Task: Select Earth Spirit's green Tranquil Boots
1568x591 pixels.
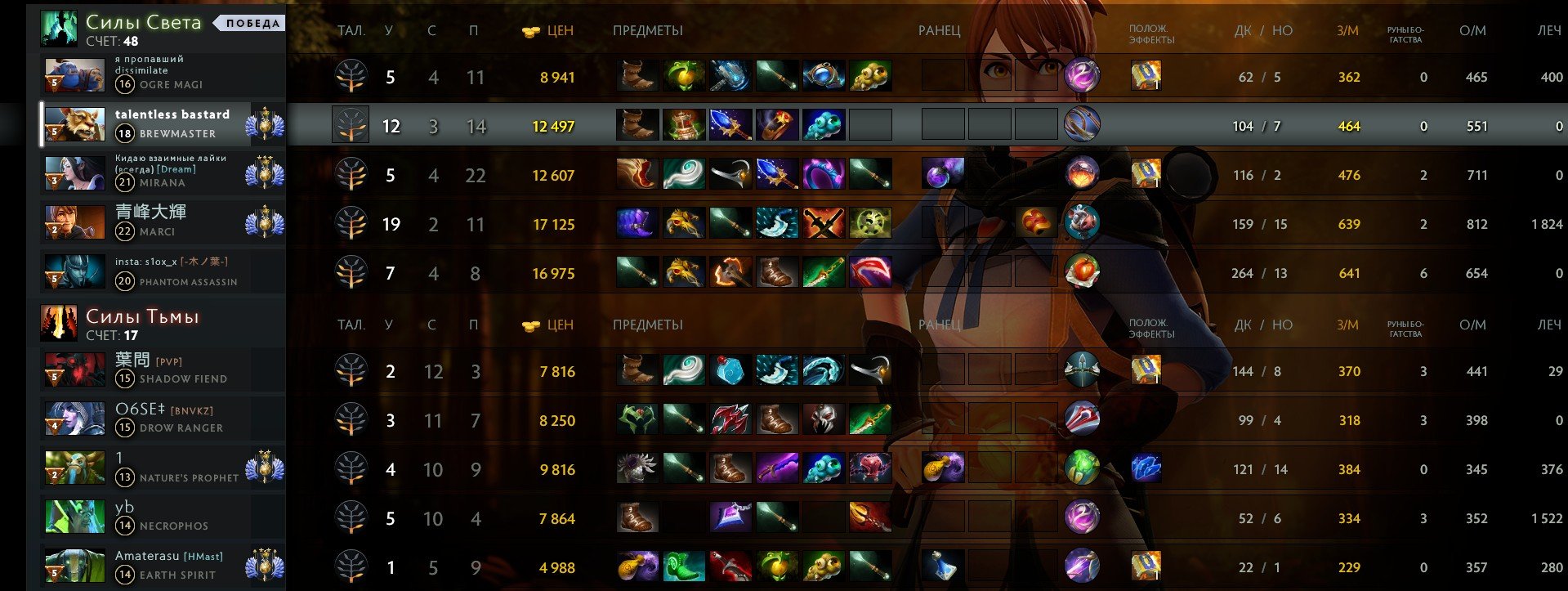Action: click(x=684, y=566)
